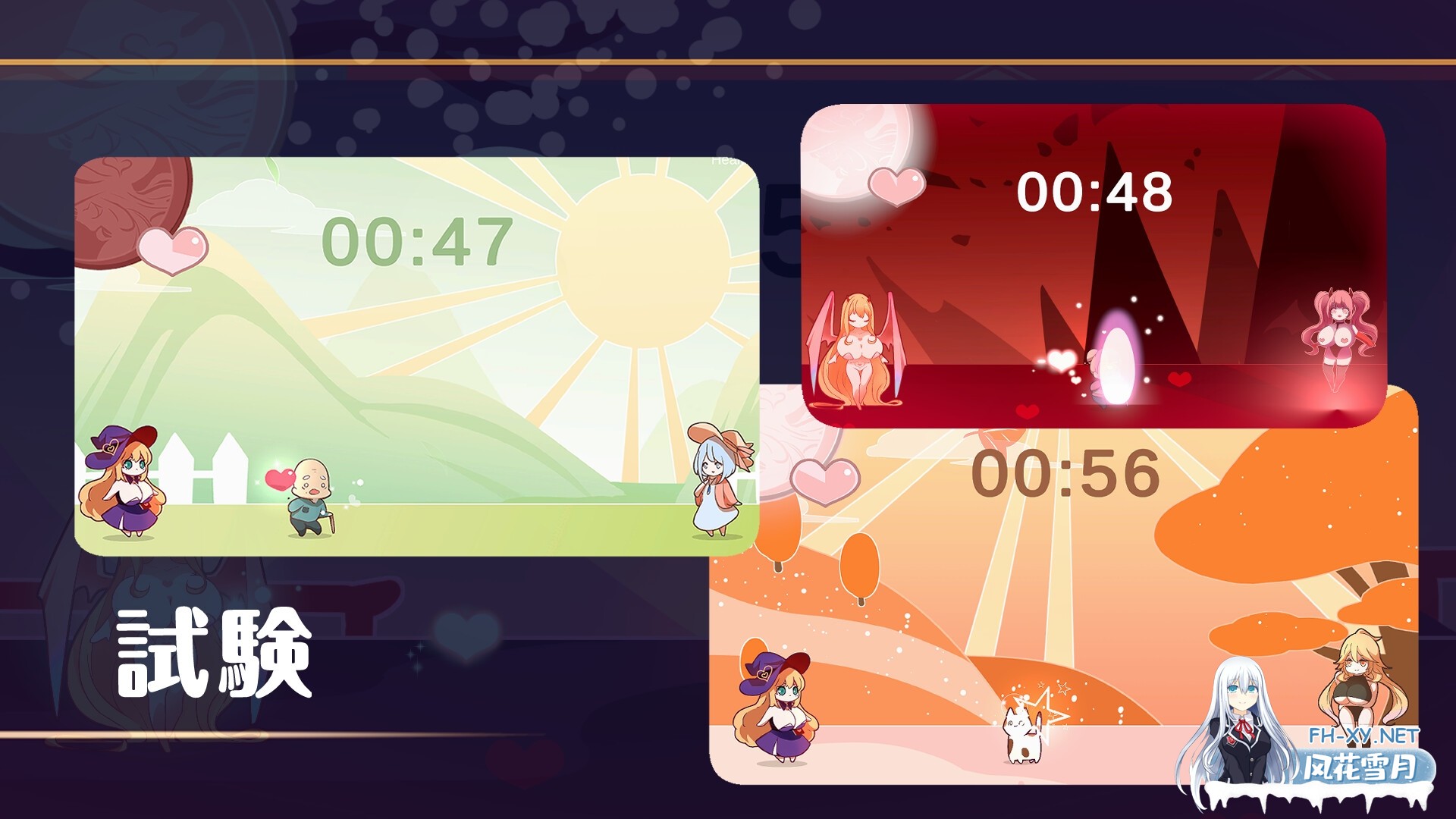The image size is (1456, 819).
Task: Click the witch character in the autumn scene
Action: coord(773,705)
